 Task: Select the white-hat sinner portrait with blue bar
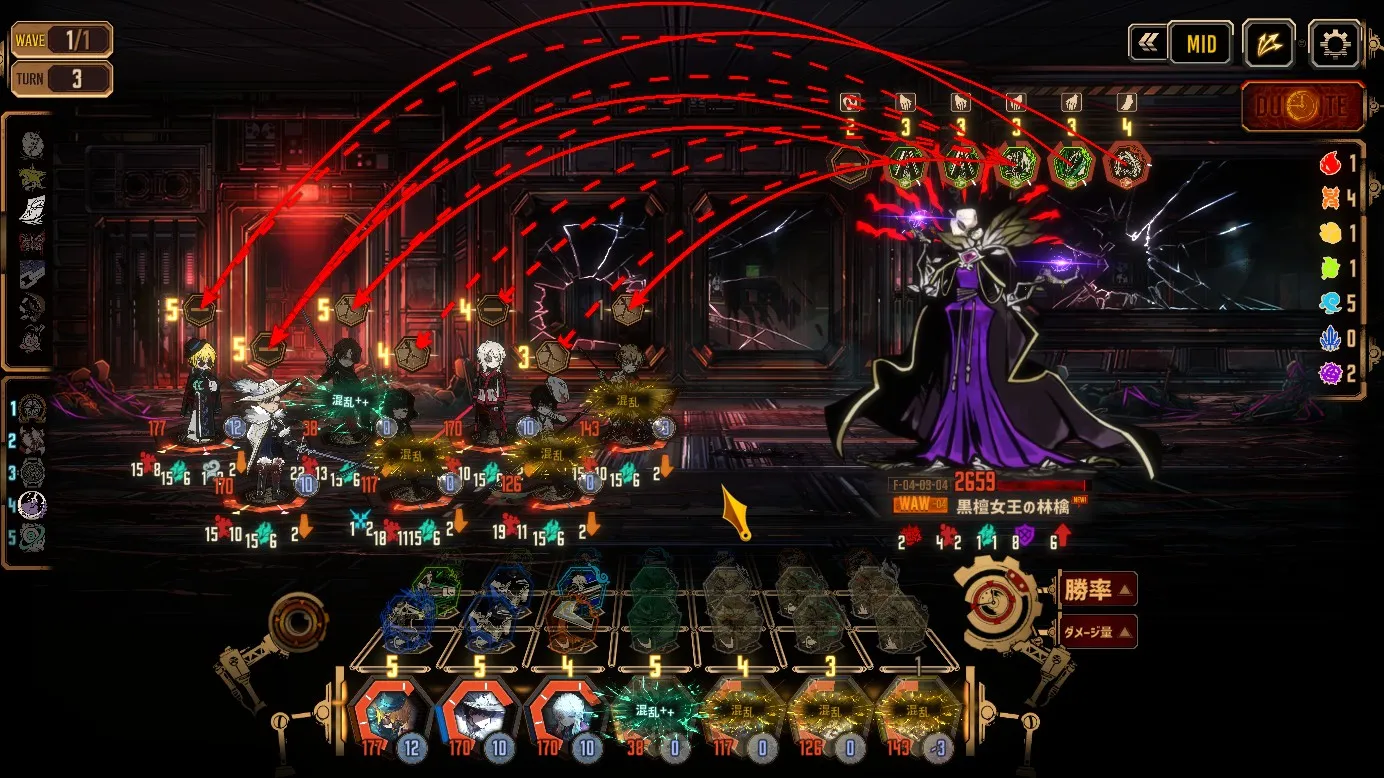[x=476, y=716]
